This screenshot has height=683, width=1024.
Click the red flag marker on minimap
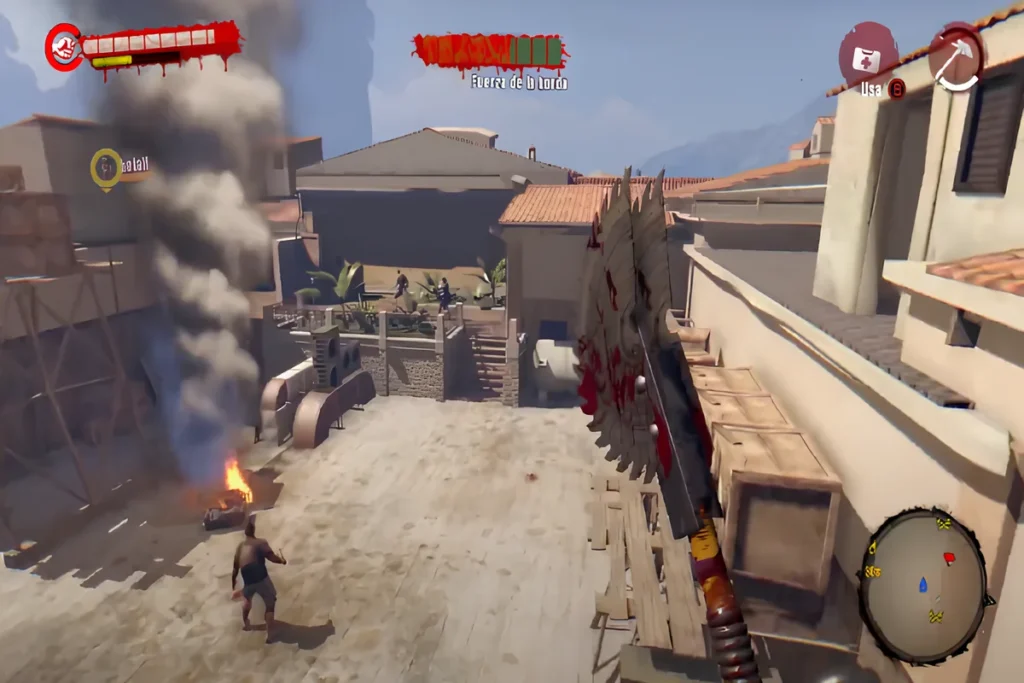pos(948,558)
